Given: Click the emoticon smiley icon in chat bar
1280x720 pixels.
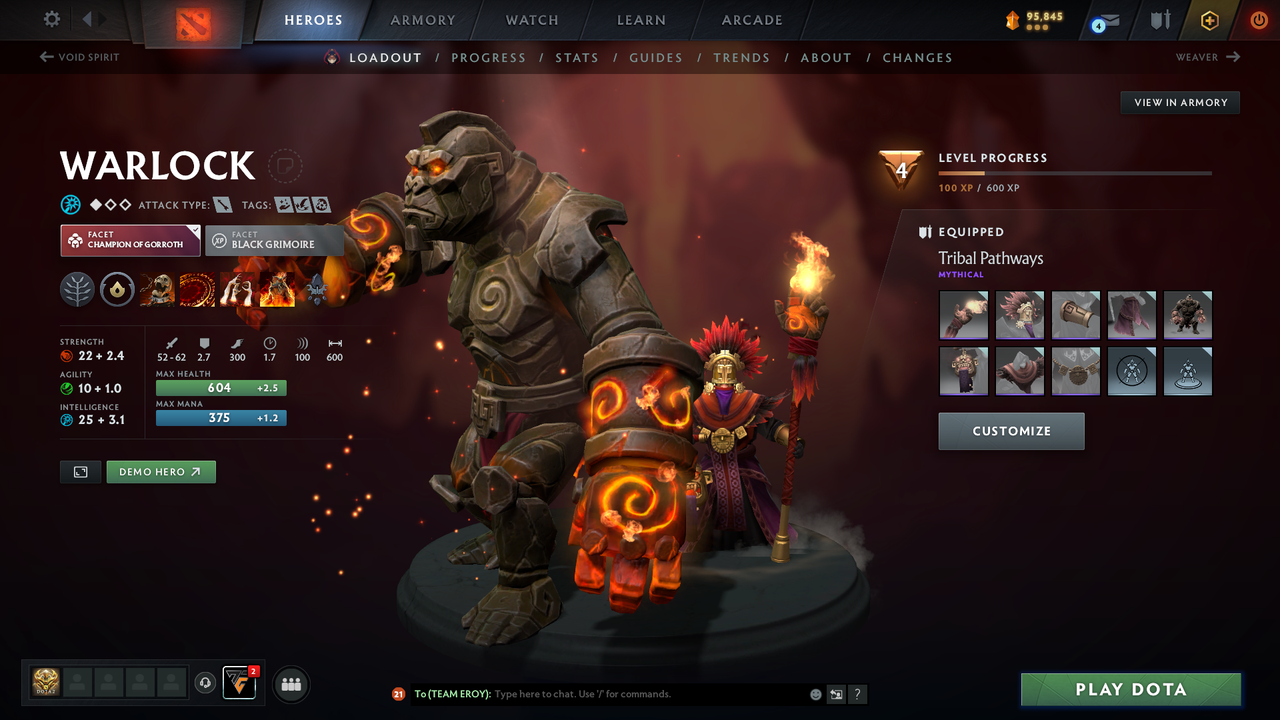Looking at the screenshot, I should click(x=814, y=693).
